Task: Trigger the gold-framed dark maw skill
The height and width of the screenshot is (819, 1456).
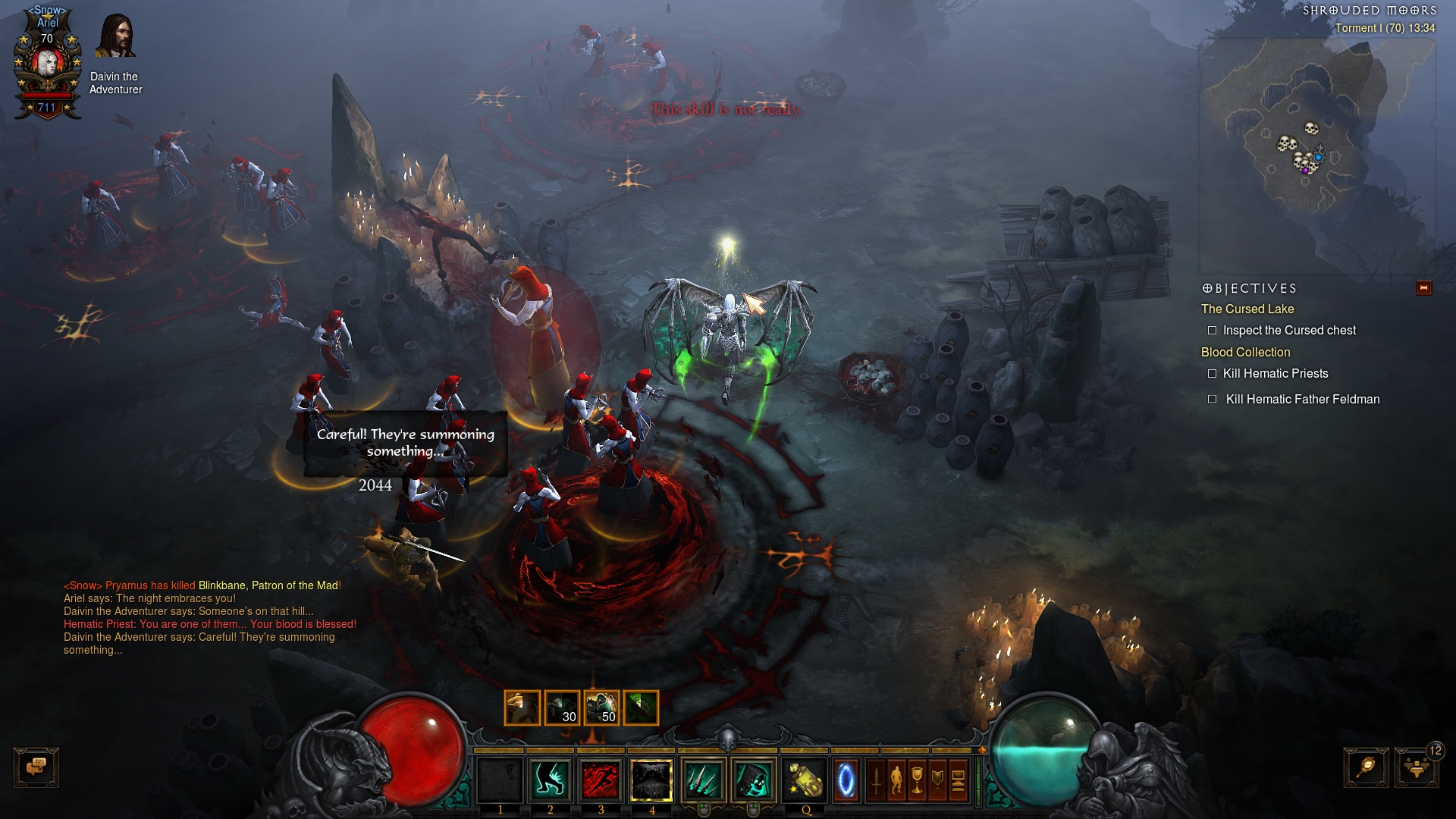Action: (651, 780)
